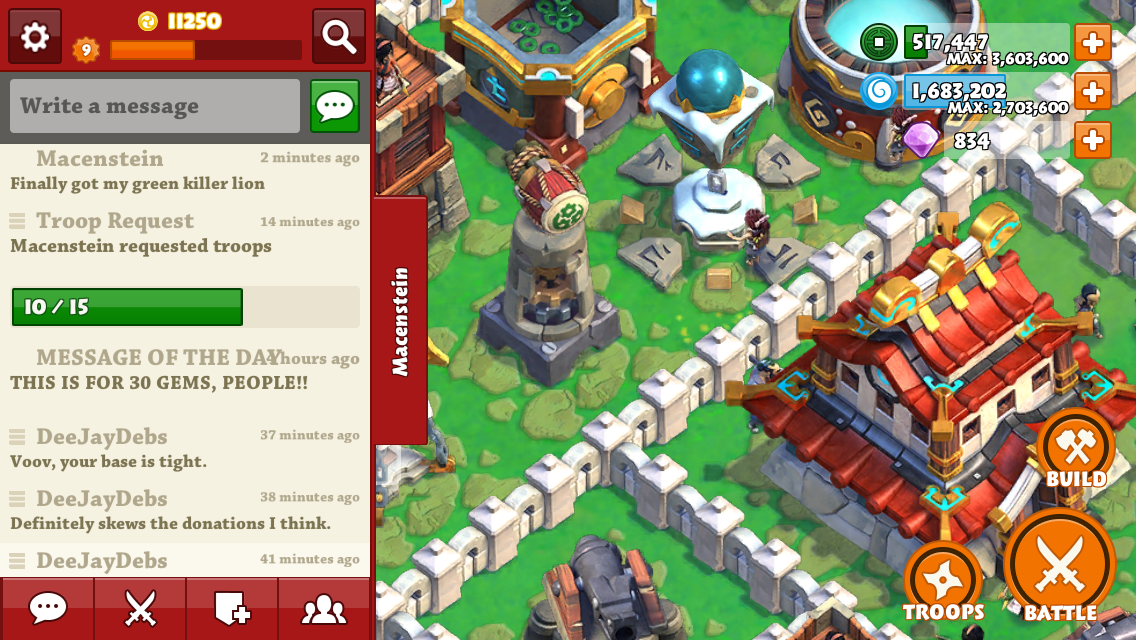Focus the Write a message field

(x=155, y=106)
